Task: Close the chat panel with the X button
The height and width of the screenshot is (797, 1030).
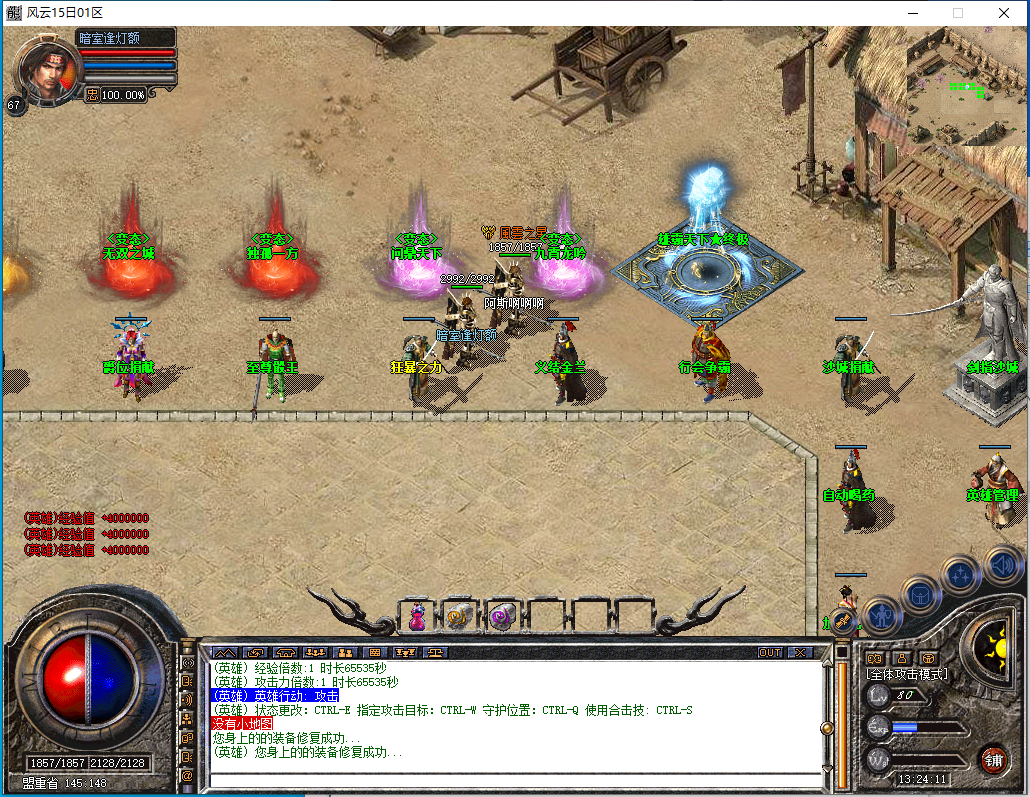Action: [x=800, y=652]
